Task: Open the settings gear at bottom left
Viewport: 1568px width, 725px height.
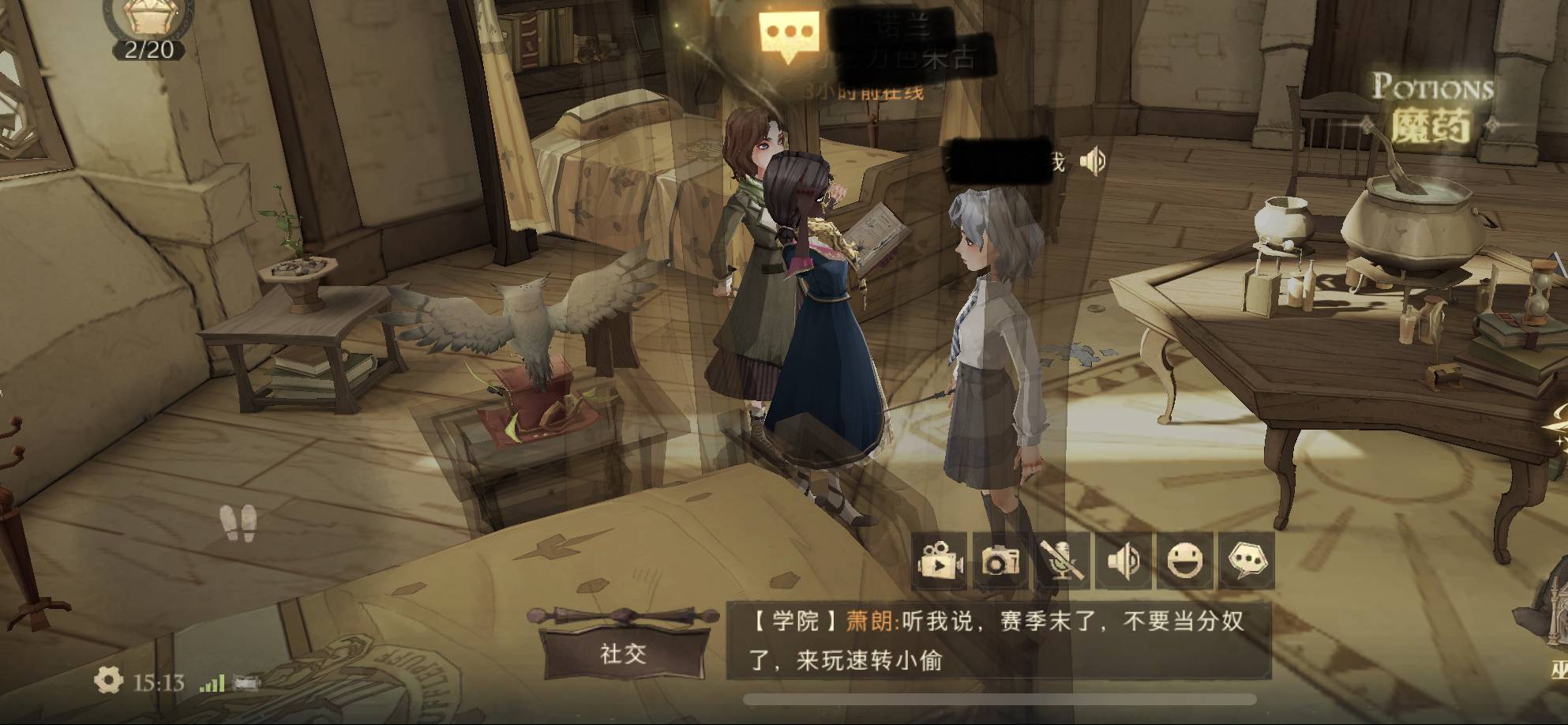Action: (107, 678)
